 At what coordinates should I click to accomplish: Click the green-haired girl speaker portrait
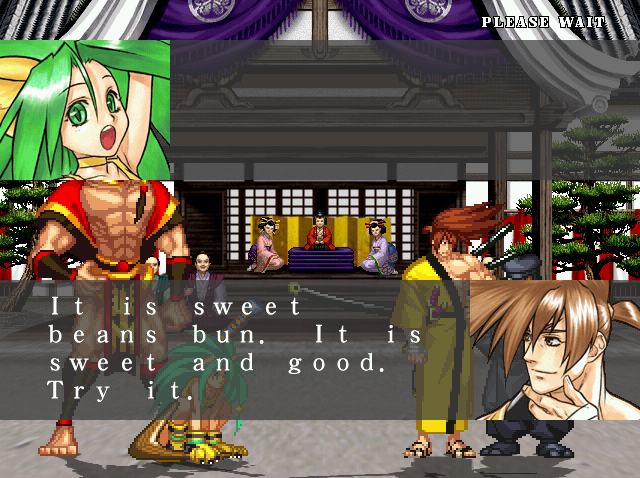click(85, 110)
